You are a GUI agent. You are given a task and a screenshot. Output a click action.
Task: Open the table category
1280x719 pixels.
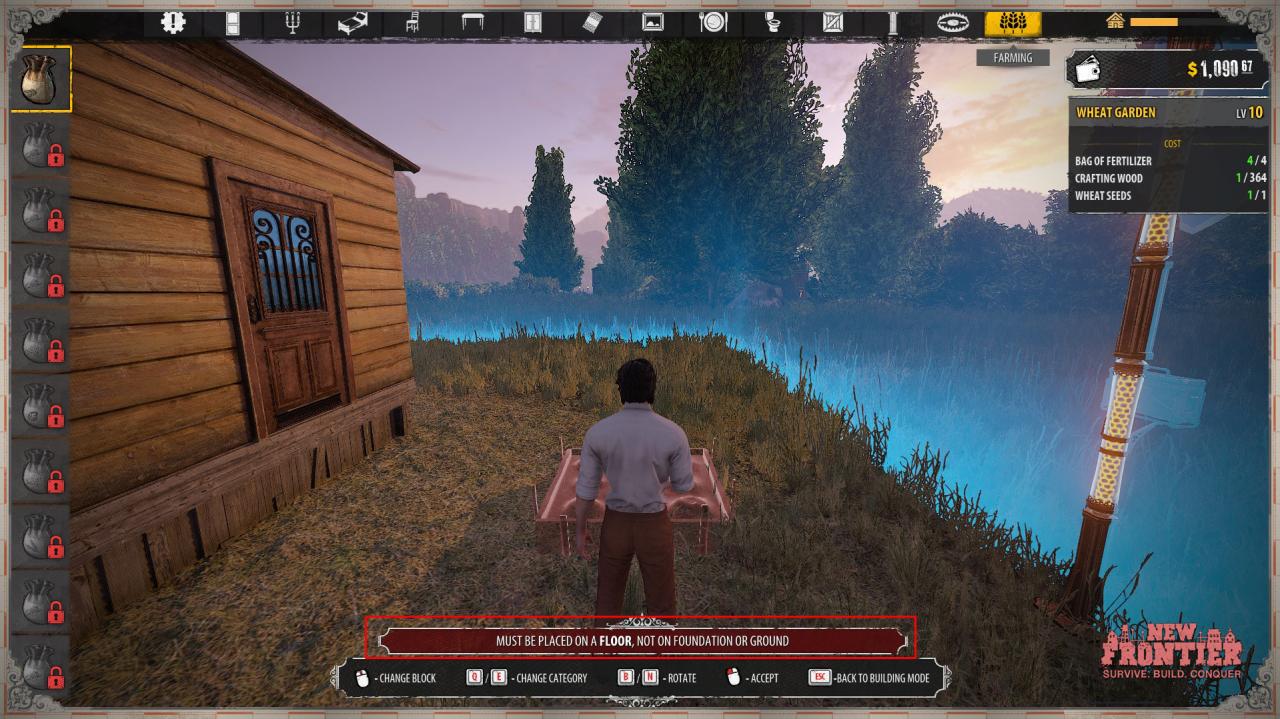click(x=473, y=23)
